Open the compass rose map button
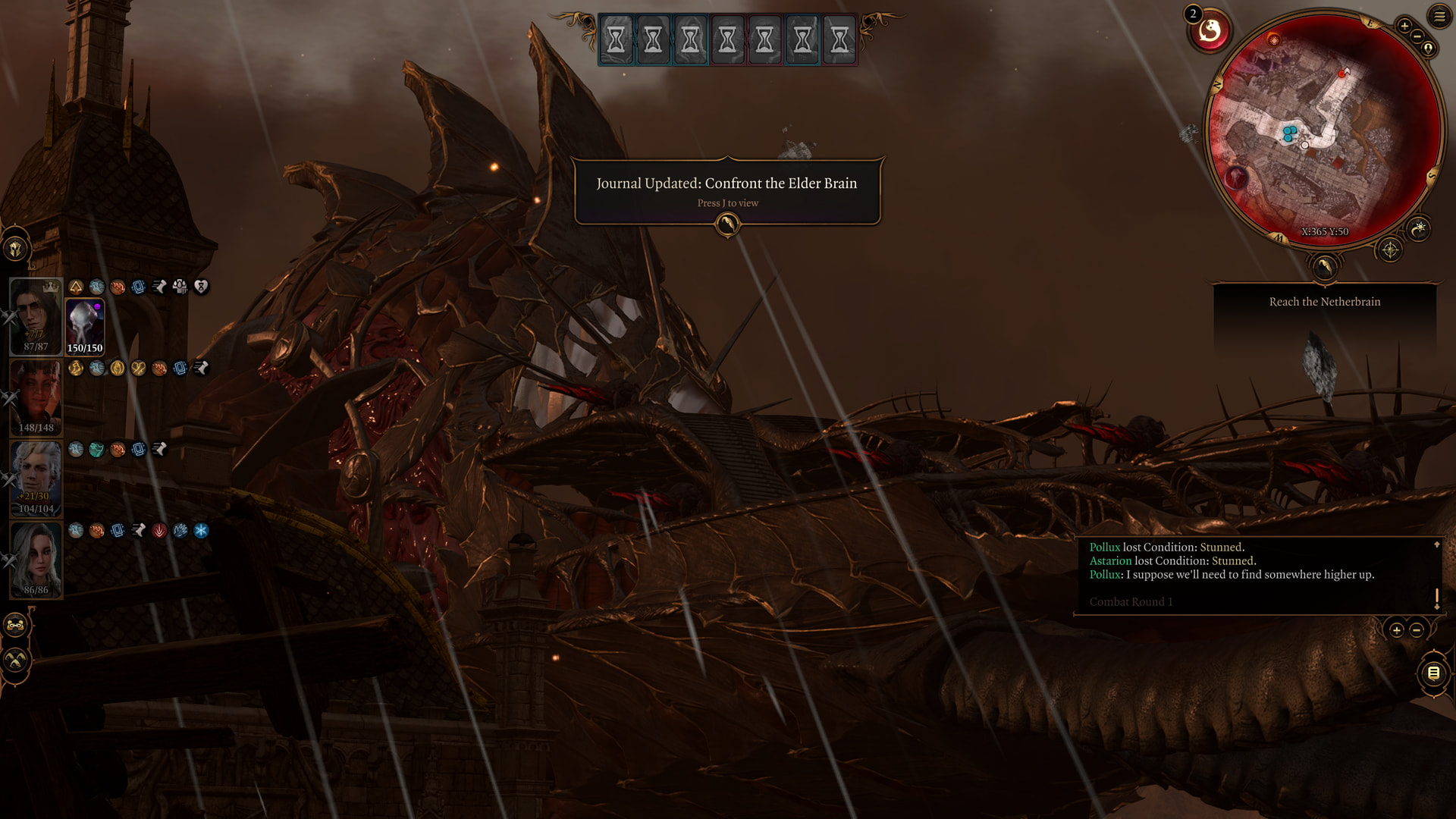1456x819 pixels. tap(1390, 249)
